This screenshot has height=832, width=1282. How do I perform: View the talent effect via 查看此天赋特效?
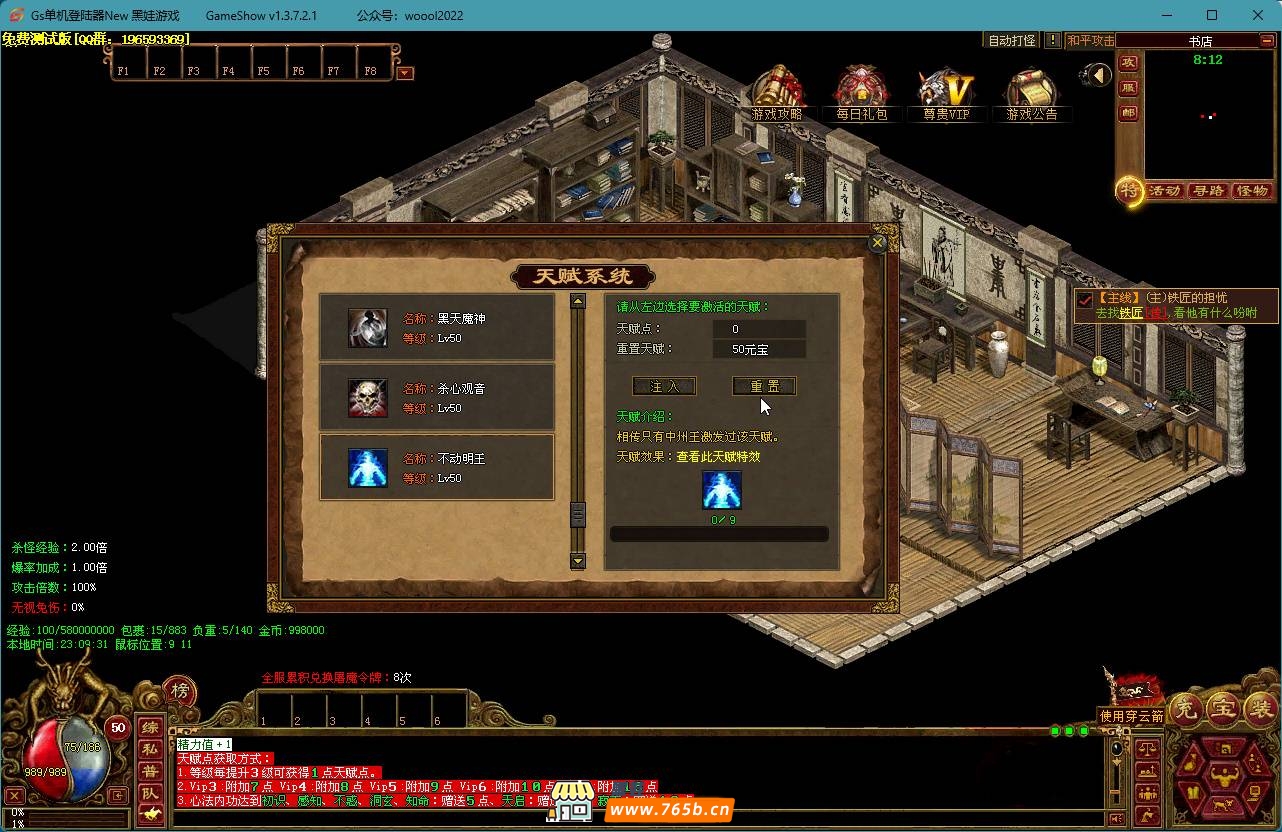click(718, 457)
